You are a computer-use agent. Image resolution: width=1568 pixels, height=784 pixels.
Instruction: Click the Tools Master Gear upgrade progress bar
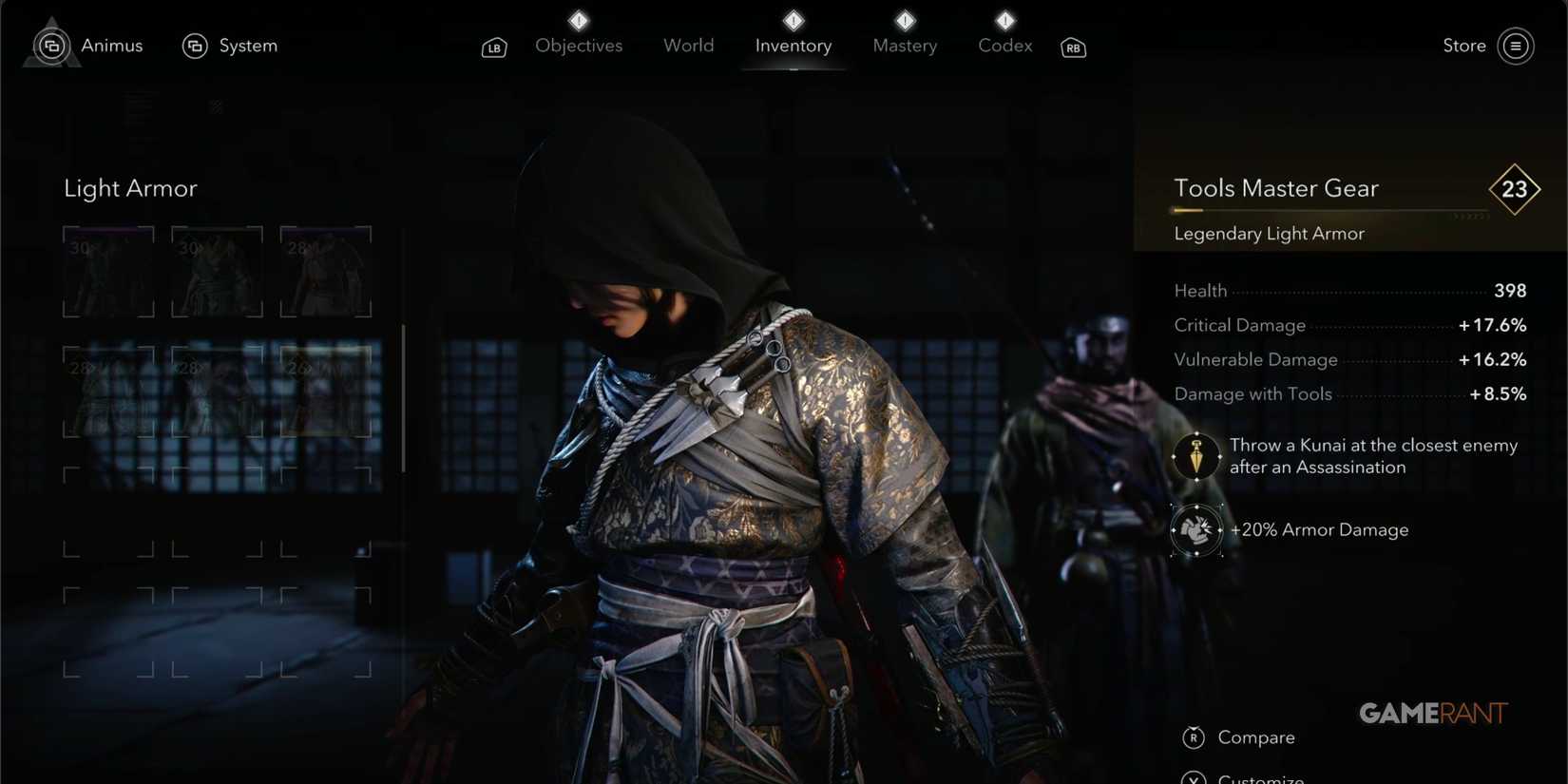pyautogui.click(x=1321, y=211)
